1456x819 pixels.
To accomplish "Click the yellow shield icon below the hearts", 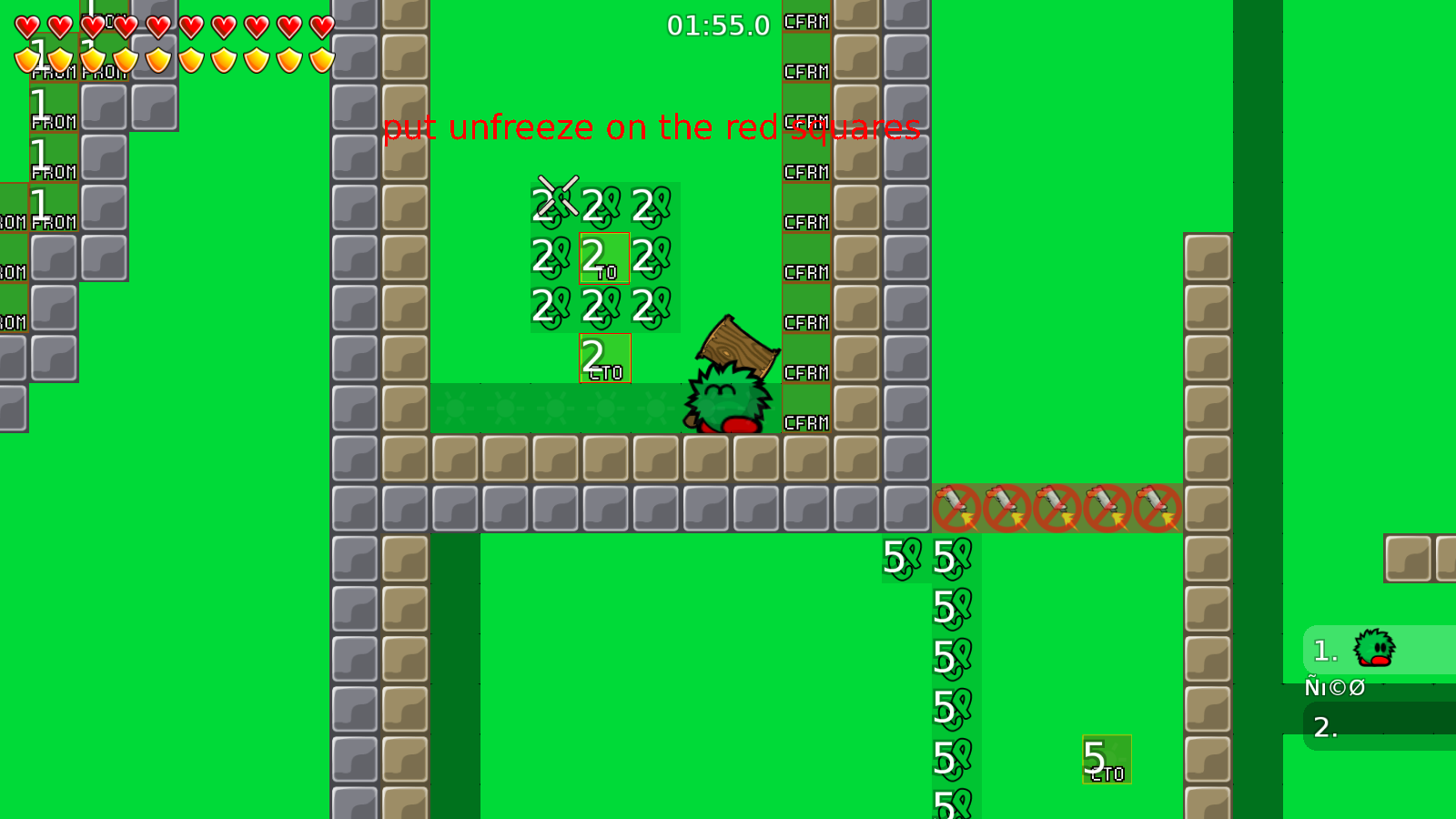I will [25, 58].
